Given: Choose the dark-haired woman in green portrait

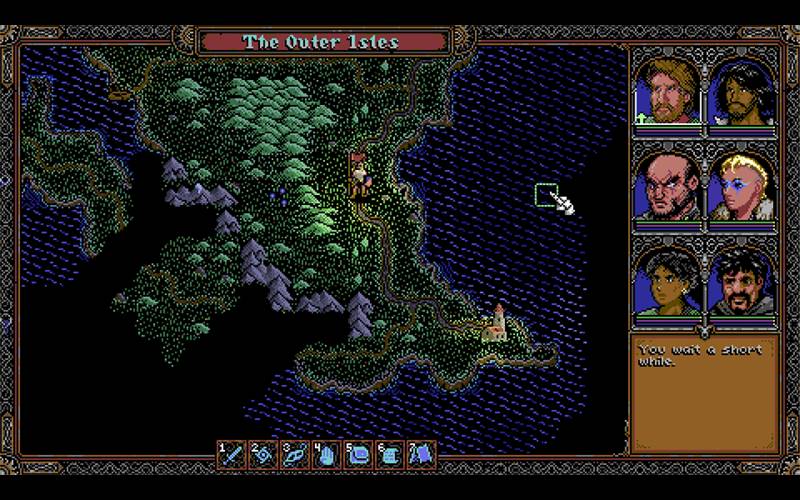Looking at the screenshot, I should click(x=667, y=280).
